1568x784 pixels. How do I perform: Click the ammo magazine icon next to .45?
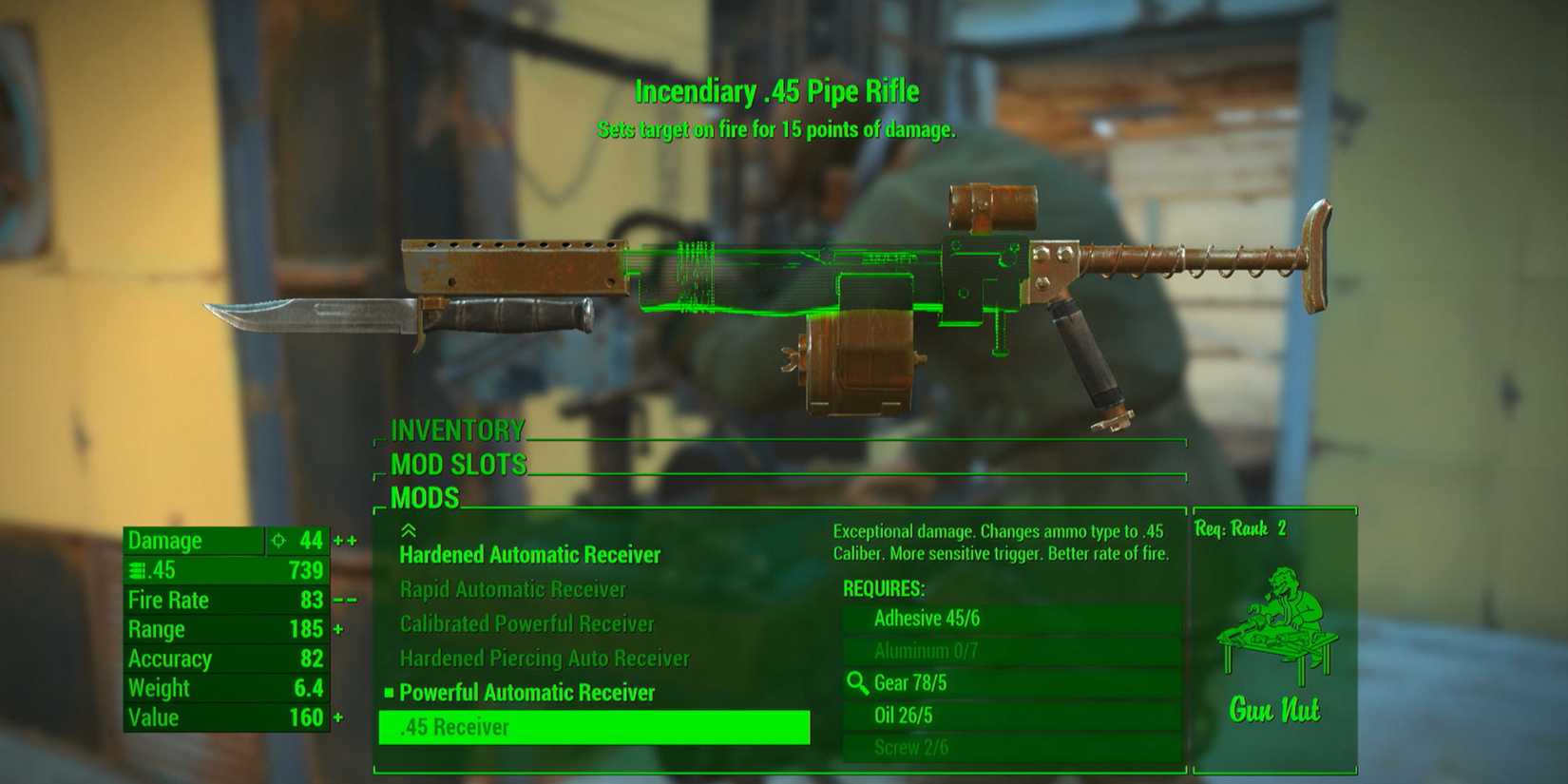(x=139, y=570)
